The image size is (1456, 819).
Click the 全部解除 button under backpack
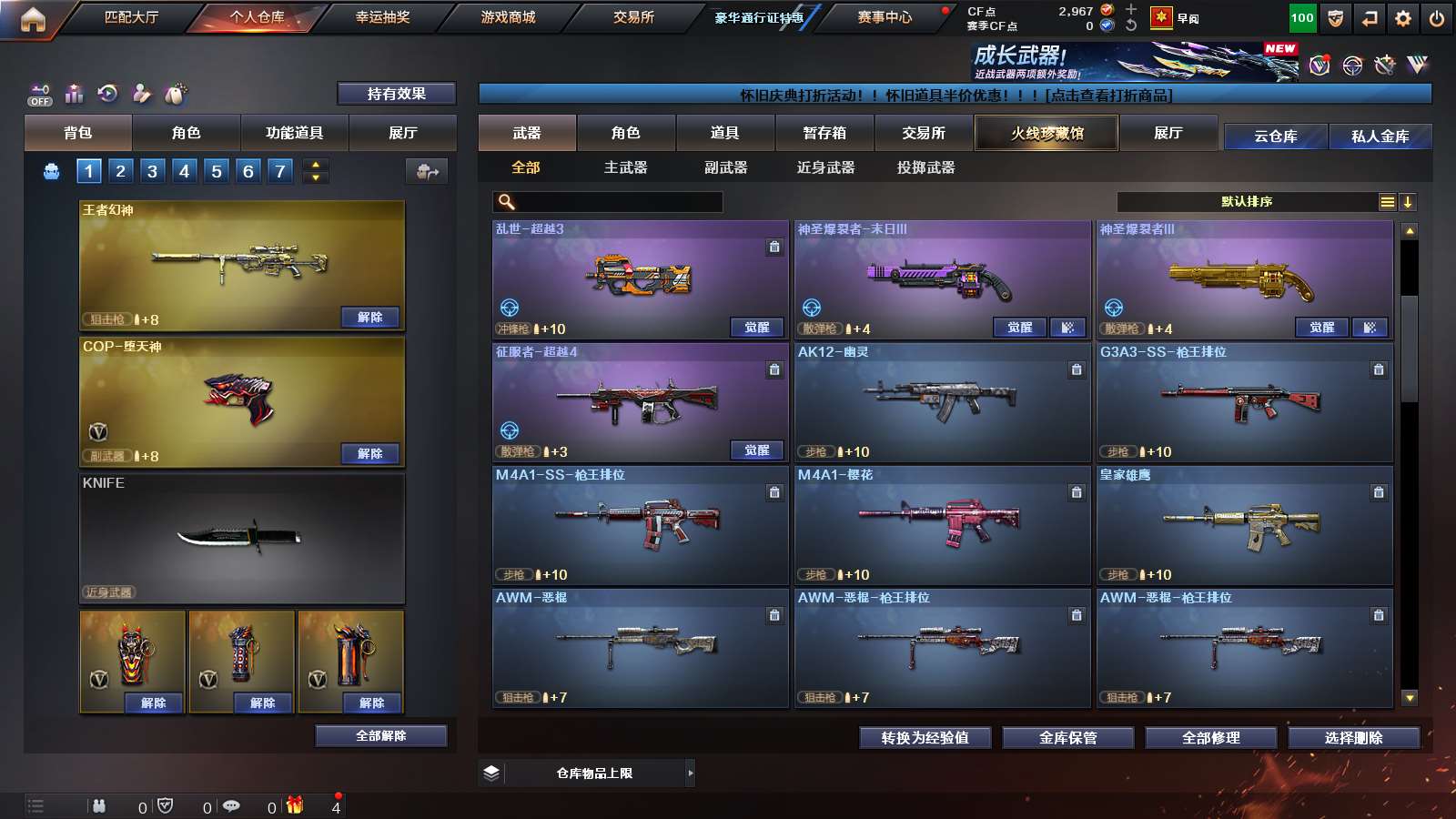pos(379,735)
